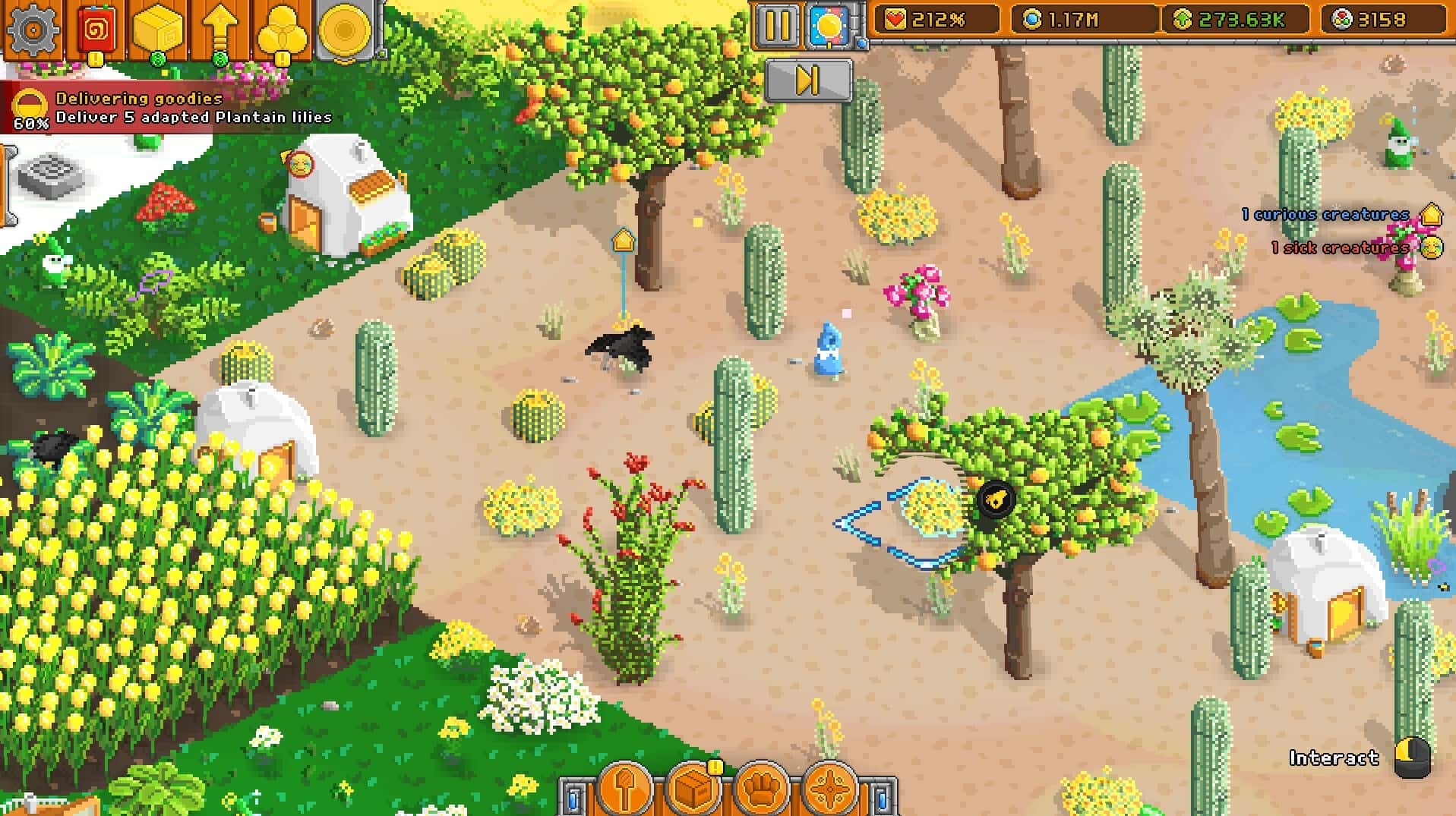Viewport: 1456px width, 816px height.
Task: Toggle the fast-forward speed button
Action: pos(809,80)
